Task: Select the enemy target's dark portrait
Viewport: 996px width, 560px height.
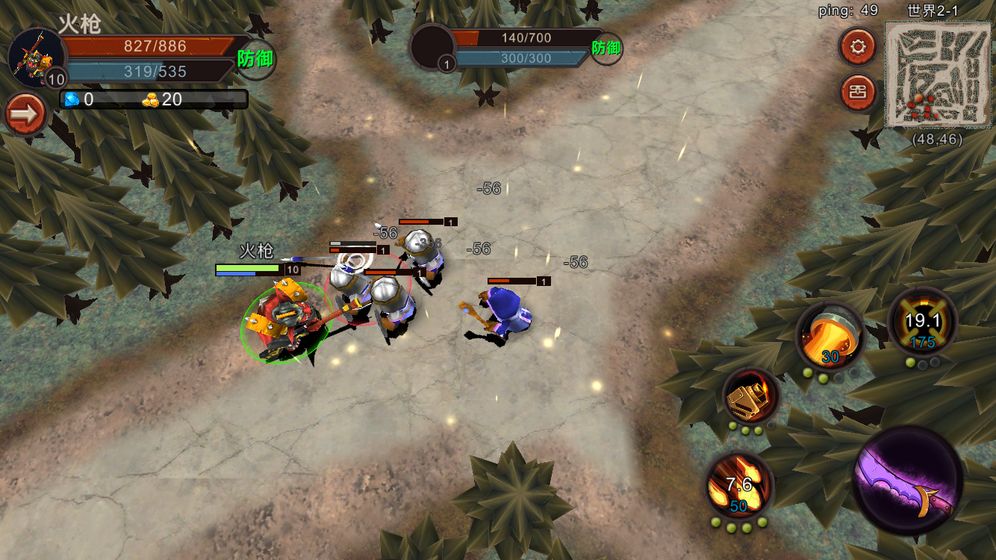Action: [433, 47]
